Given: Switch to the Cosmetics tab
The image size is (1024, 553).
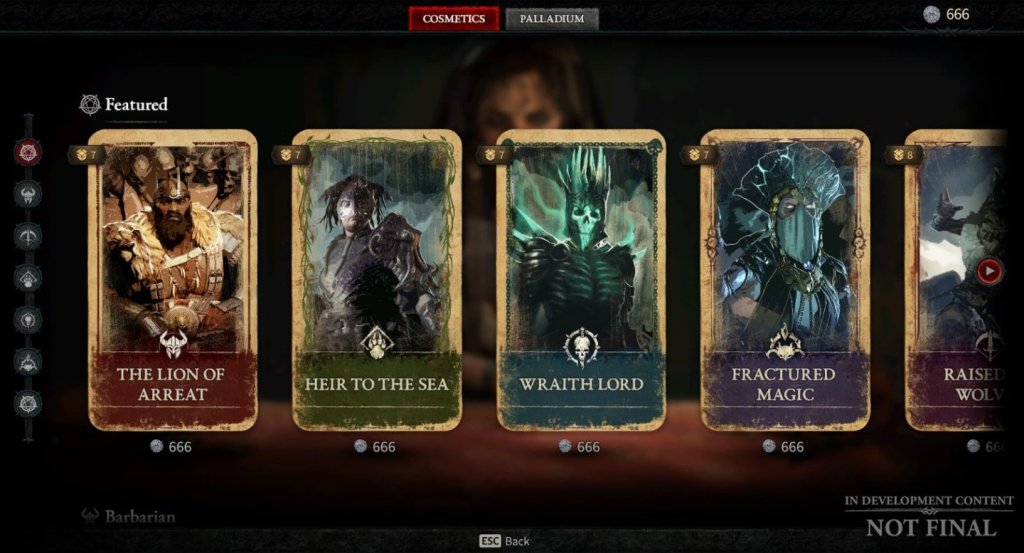Looking at the screenshot, I should 453,19.
